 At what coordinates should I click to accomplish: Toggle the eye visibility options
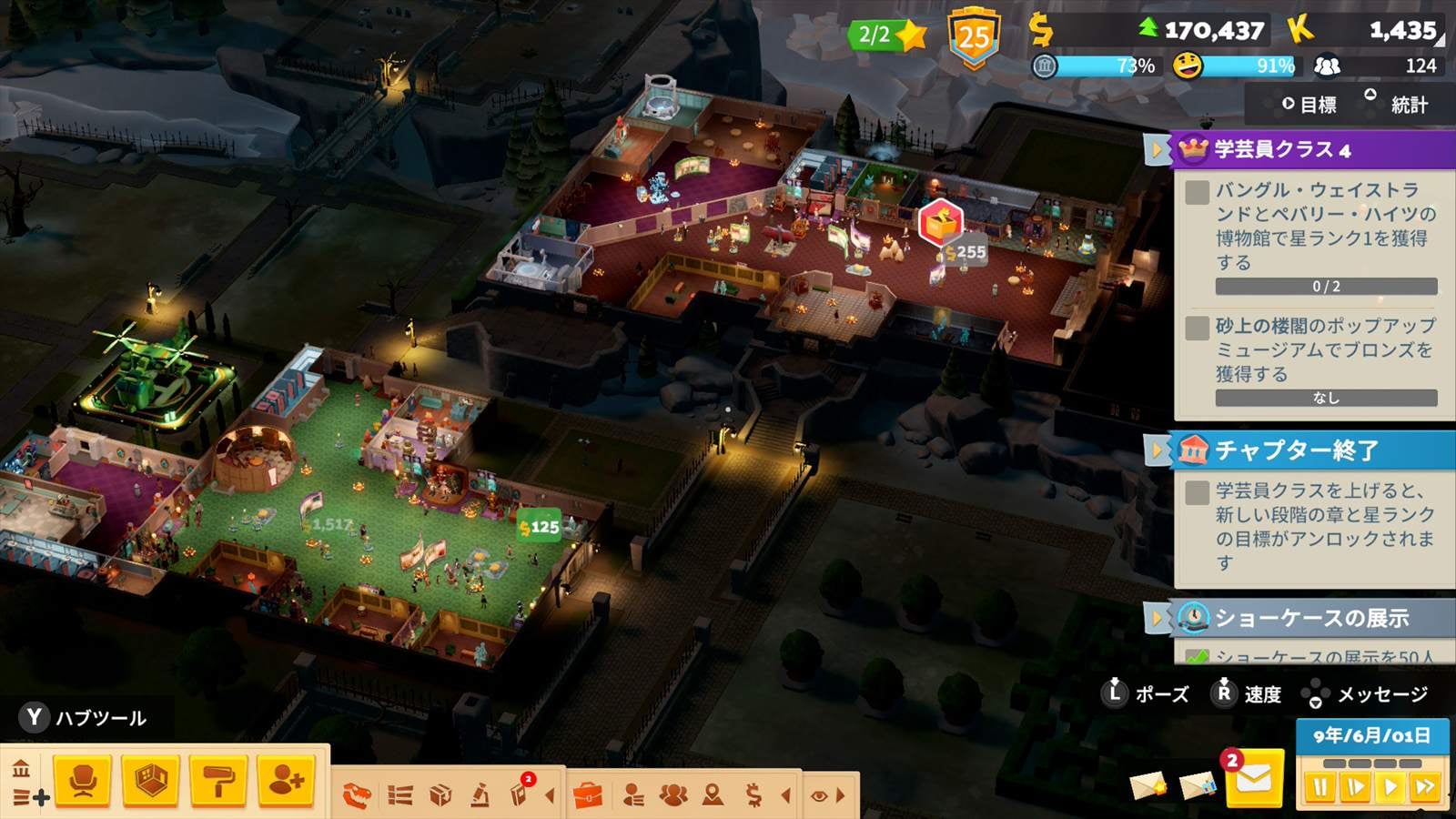pos(819,796)
